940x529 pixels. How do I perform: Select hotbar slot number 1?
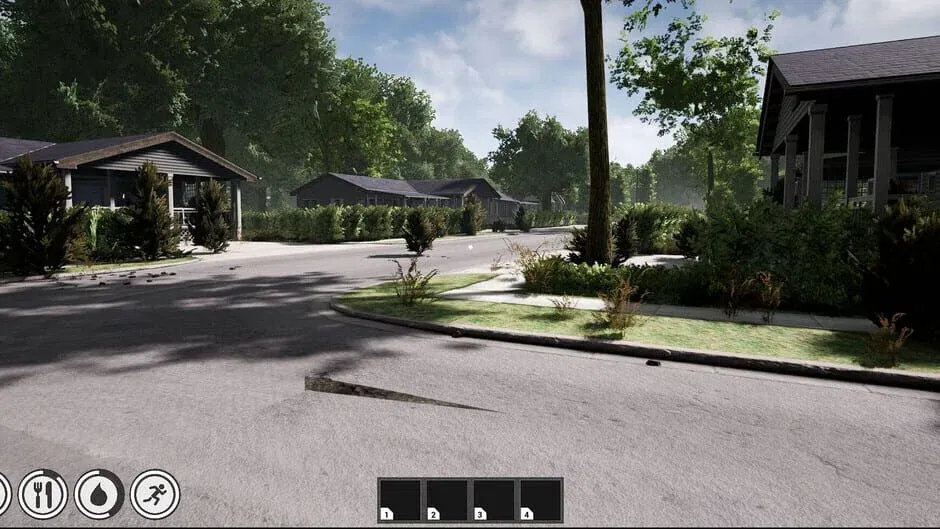[400, 499]
